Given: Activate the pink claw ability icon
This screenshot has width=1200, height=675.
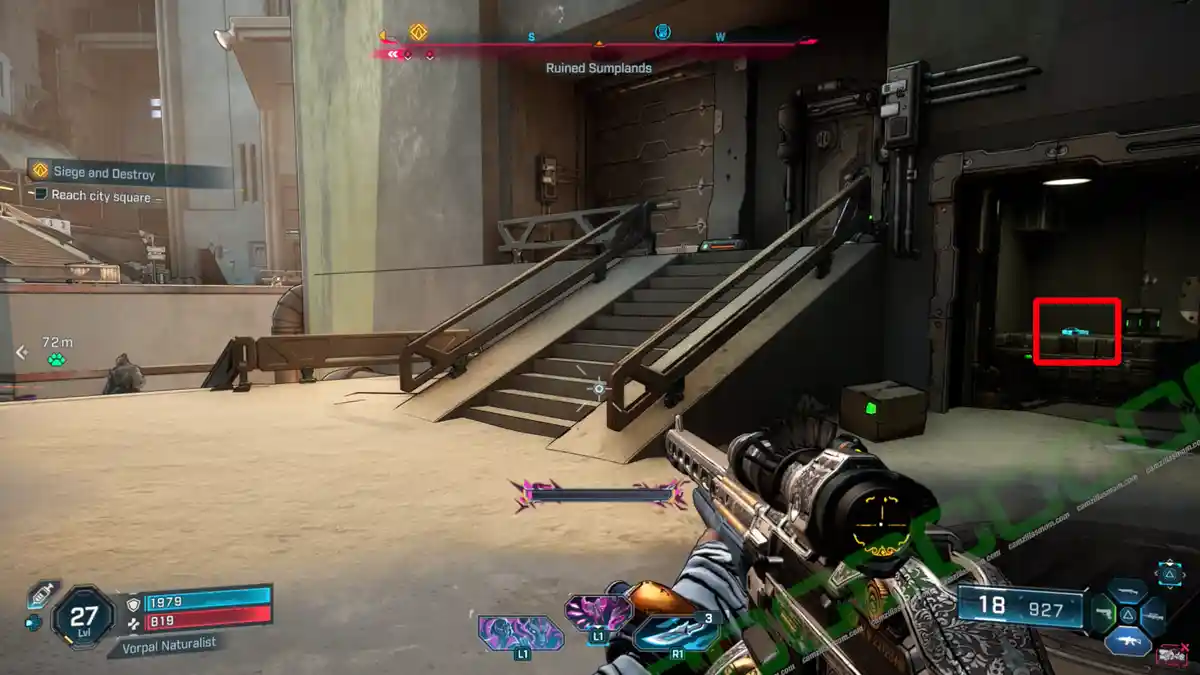Looking at the screenshot, I should 598,611.
